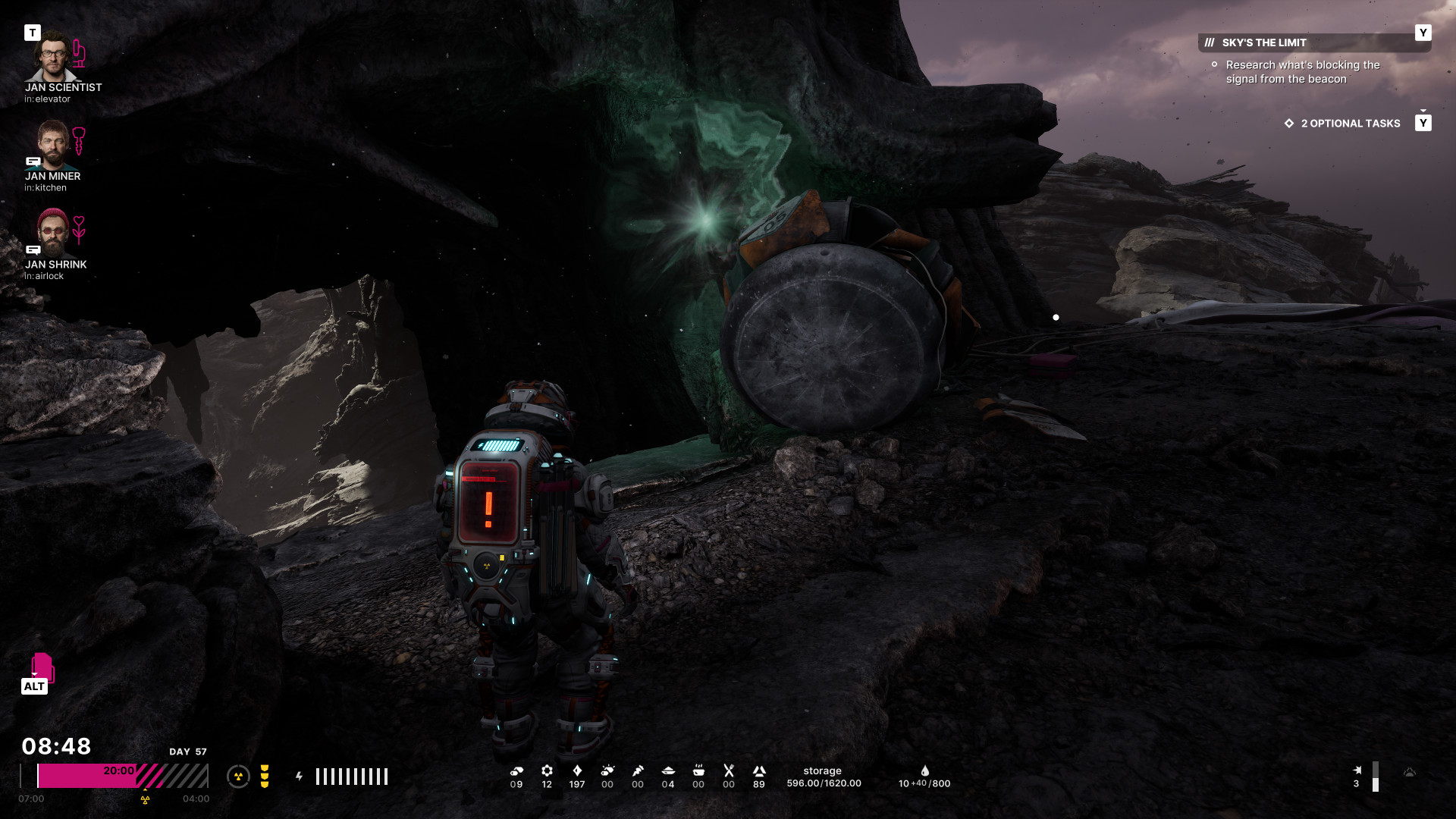Click the food dish icon showing 04
Screen dimensions: 1456x819
pos(668,771)
